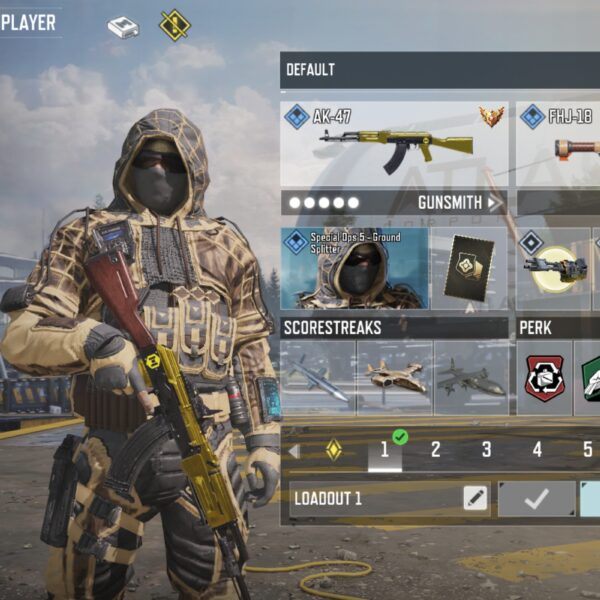Select loadout tab 1
The height and width of the screenshot is (600, 600).
click(x=384, y=450)
